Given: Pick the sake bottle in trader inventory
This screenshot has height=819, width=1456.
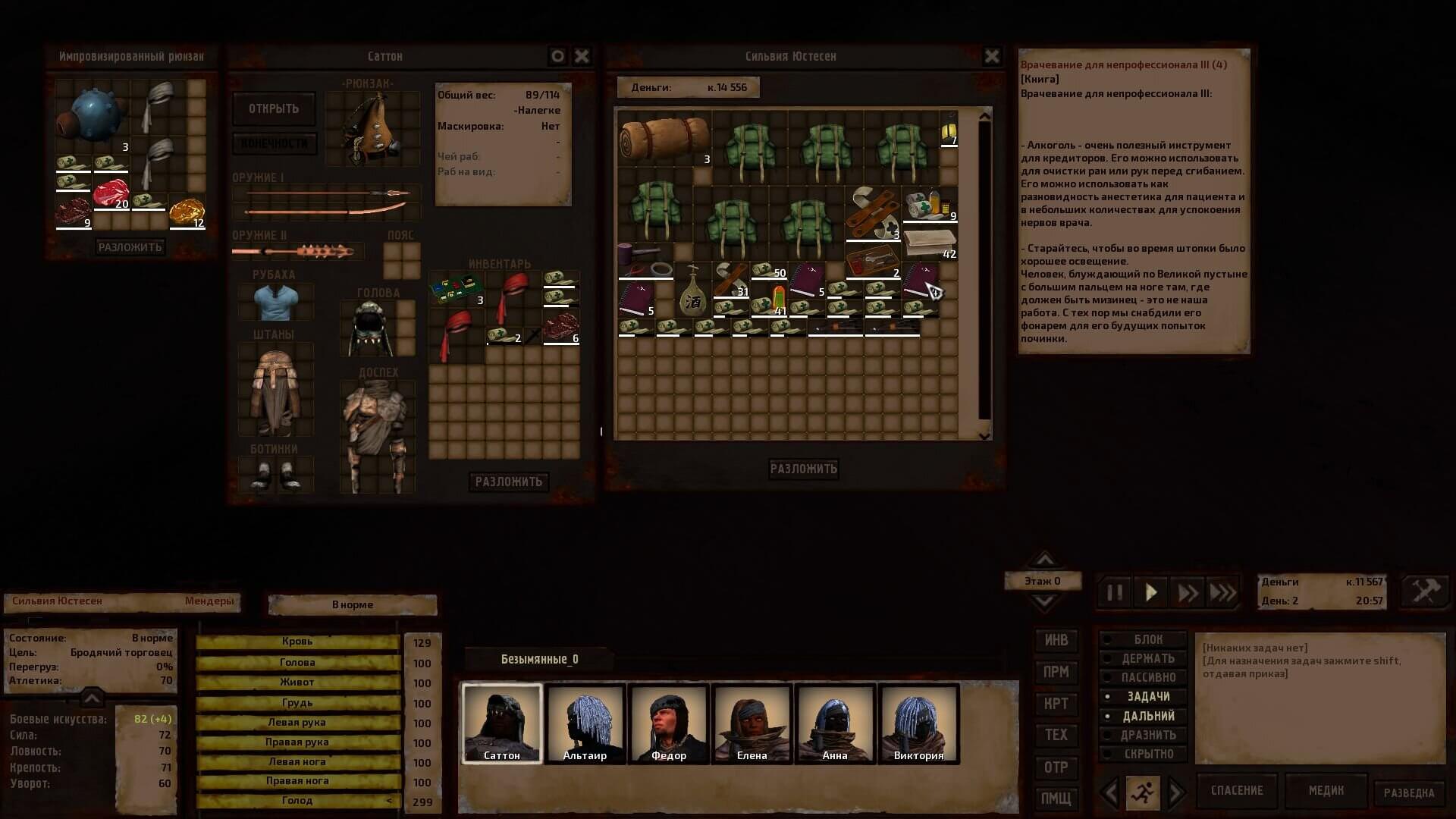Looking at the screenshot, I should 692,290.
